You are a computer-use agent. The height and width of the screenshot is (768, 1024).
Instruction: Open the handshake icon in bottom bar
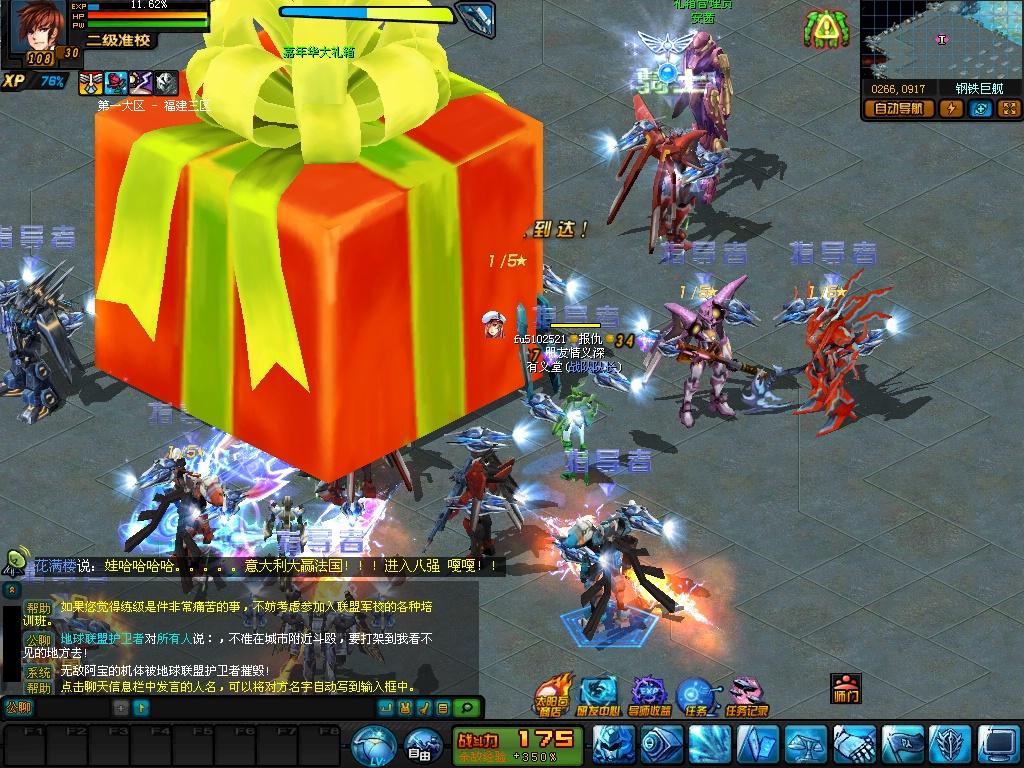click(x=853, y=745)
